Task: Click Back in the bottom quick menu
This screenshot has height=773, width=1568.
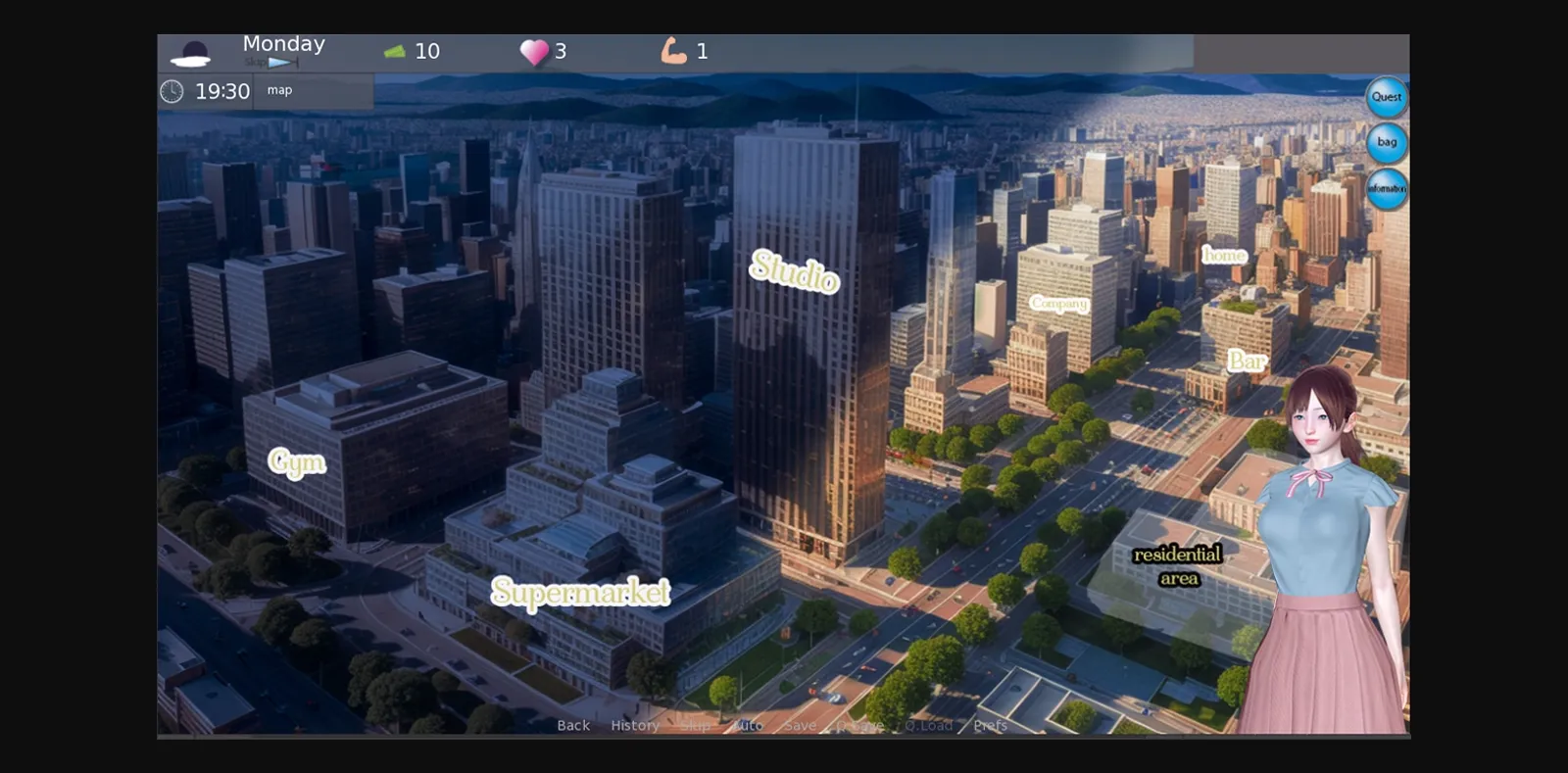Action: (x=573, y=726)
